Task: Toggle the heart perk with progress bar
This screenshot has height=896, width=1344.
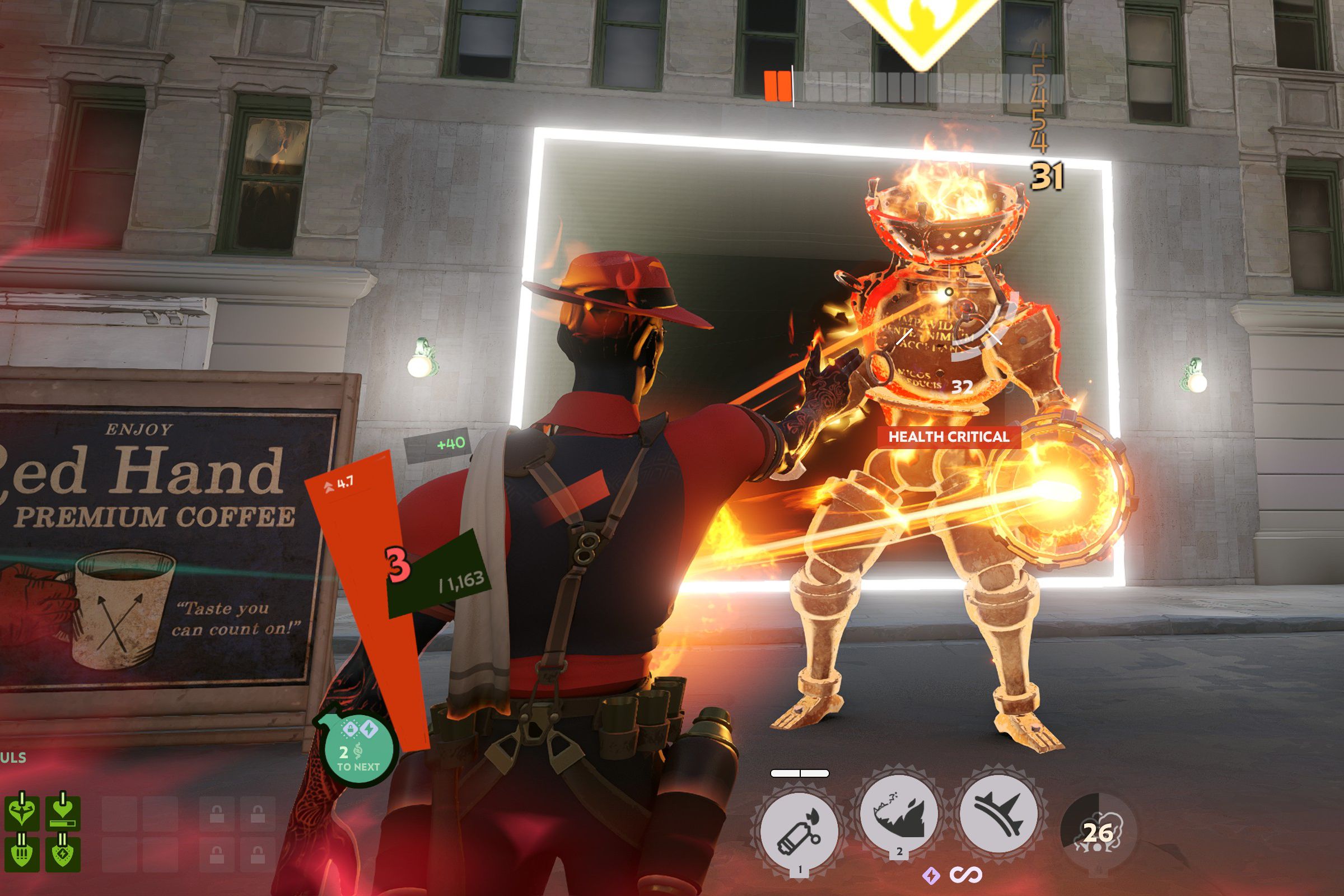Action: click(62, 813)
